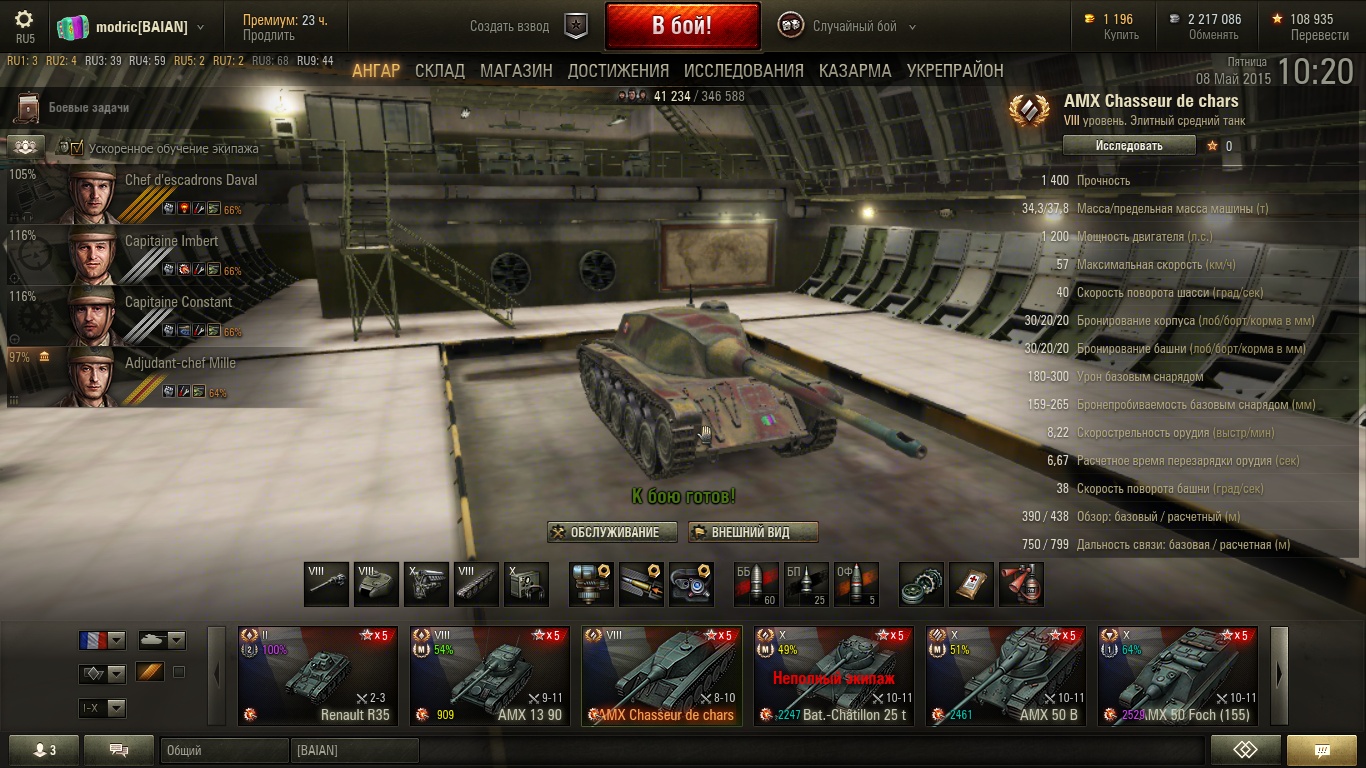Go to the ДОСТИЖЕНИЯ tab

[x=618, y=71]
